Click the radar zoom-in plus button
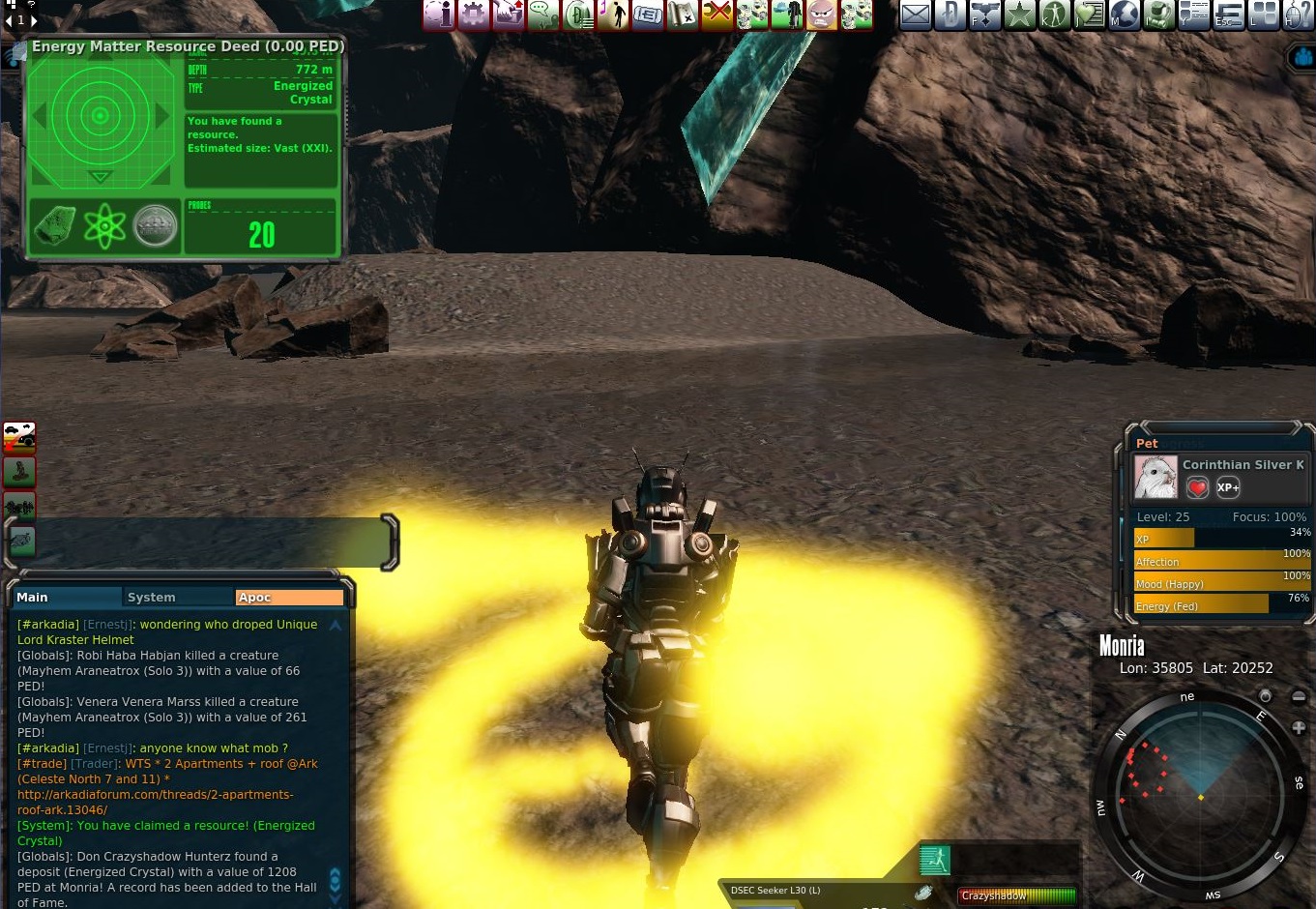The image size is (1316, 909). click(1299, 727)
